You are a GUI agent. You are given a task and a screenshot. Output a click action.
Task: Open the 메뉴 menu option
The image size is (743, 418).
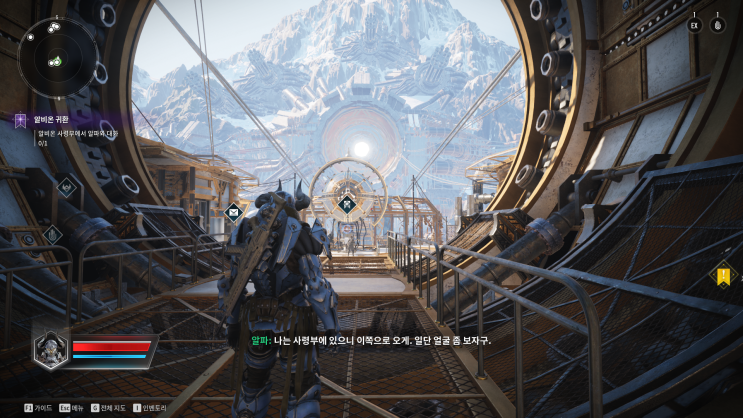pyautogui.click(x=71, y=408)
